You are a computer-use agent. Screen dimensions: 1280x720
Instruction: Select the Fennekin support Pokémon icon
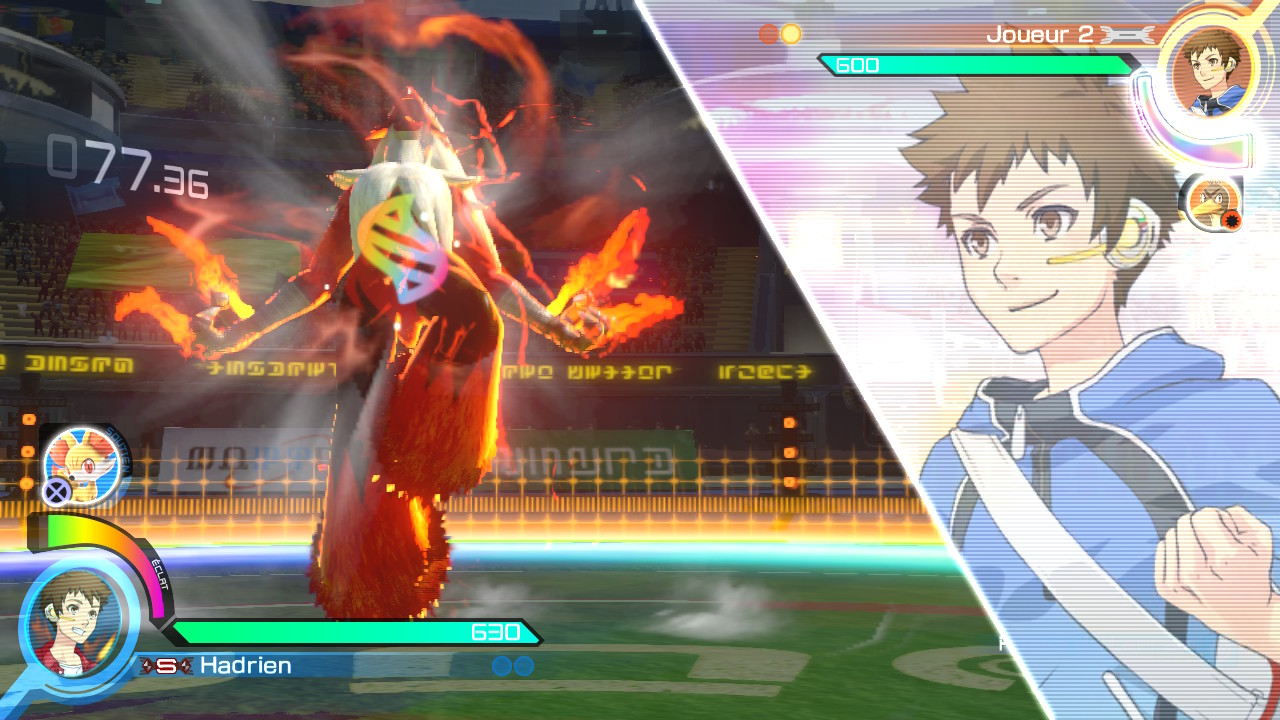(x=82, y=463)
